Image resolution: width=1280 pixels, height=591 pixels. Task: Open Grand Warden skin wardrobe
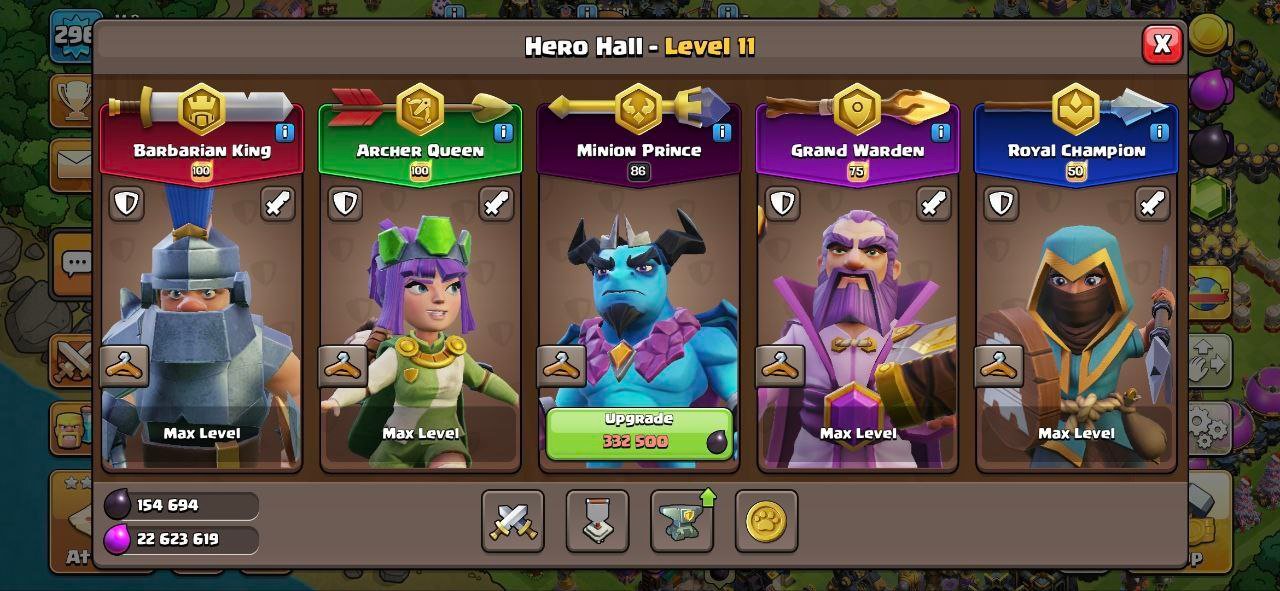click(780, 366)
